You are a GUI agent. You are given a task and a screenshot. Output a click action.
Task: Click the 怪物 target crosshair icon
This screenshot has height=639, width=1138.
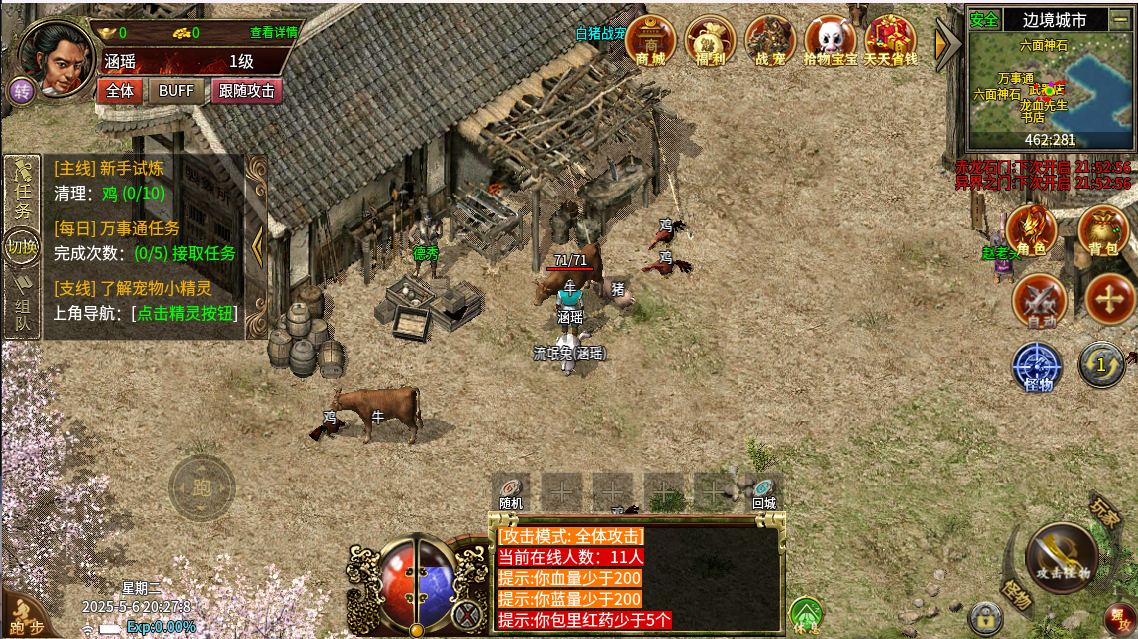coord(1038,365)
